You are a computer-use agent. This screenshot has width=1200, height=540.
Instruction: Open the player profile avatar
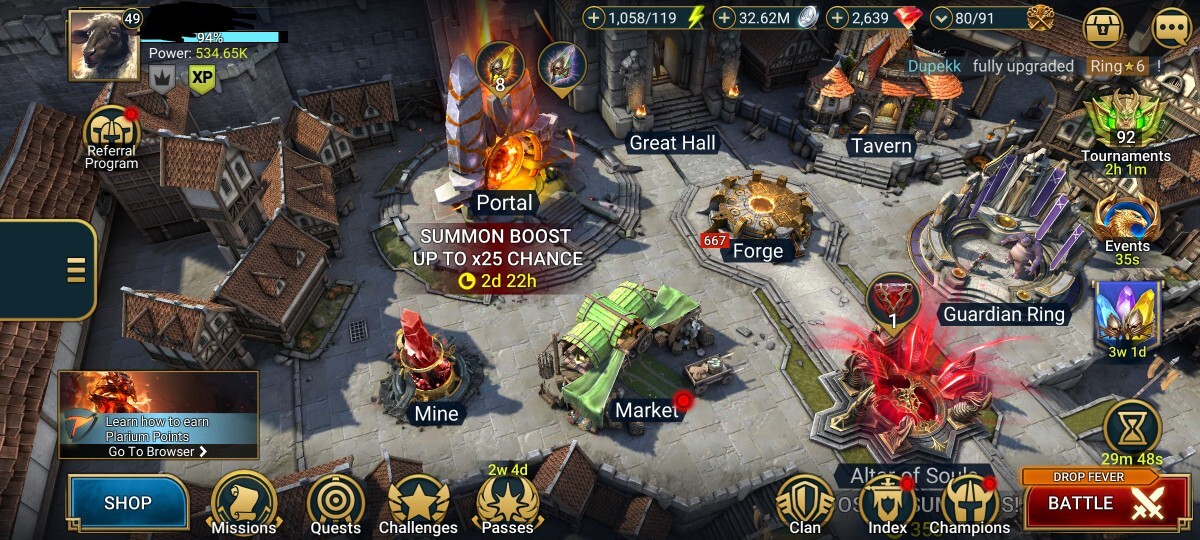pyautogui.click(x=103, y=45)
